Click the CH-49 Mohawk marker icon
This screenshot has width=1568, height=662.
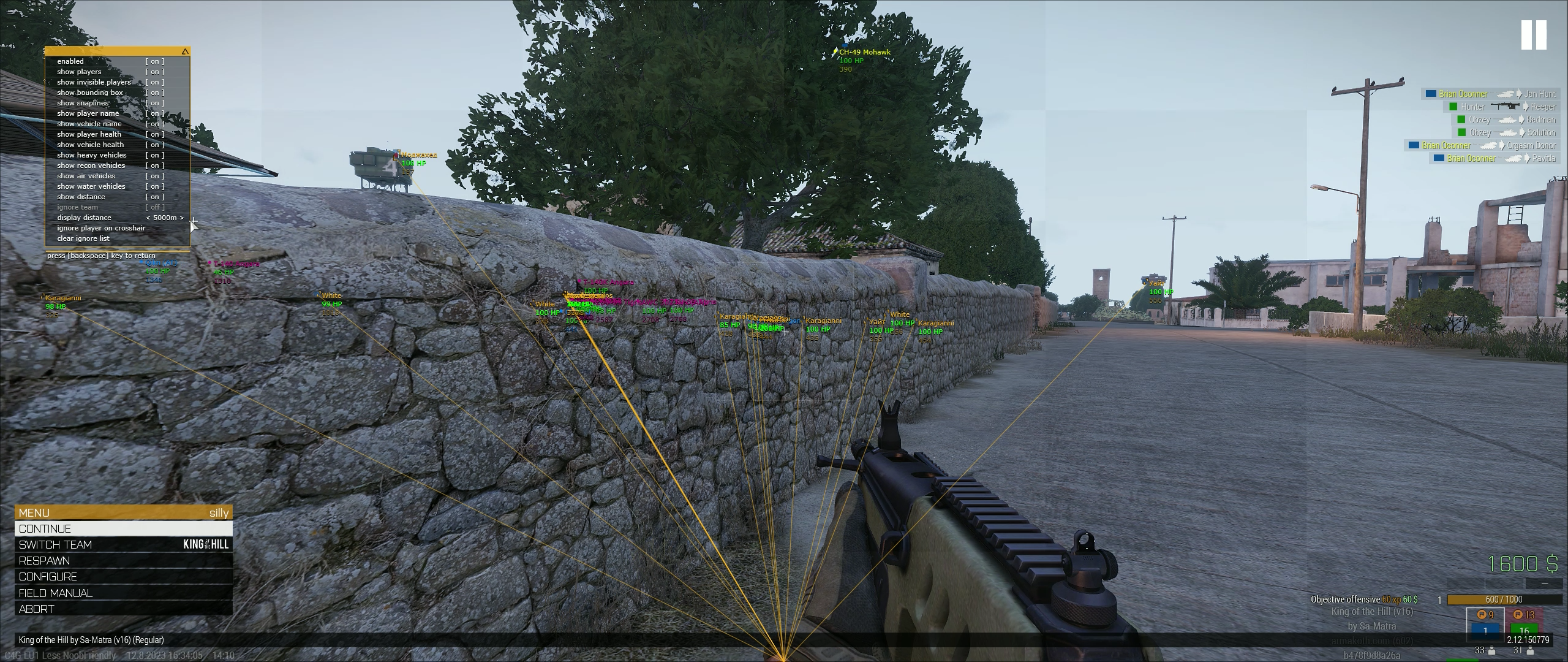coord(835,52)
